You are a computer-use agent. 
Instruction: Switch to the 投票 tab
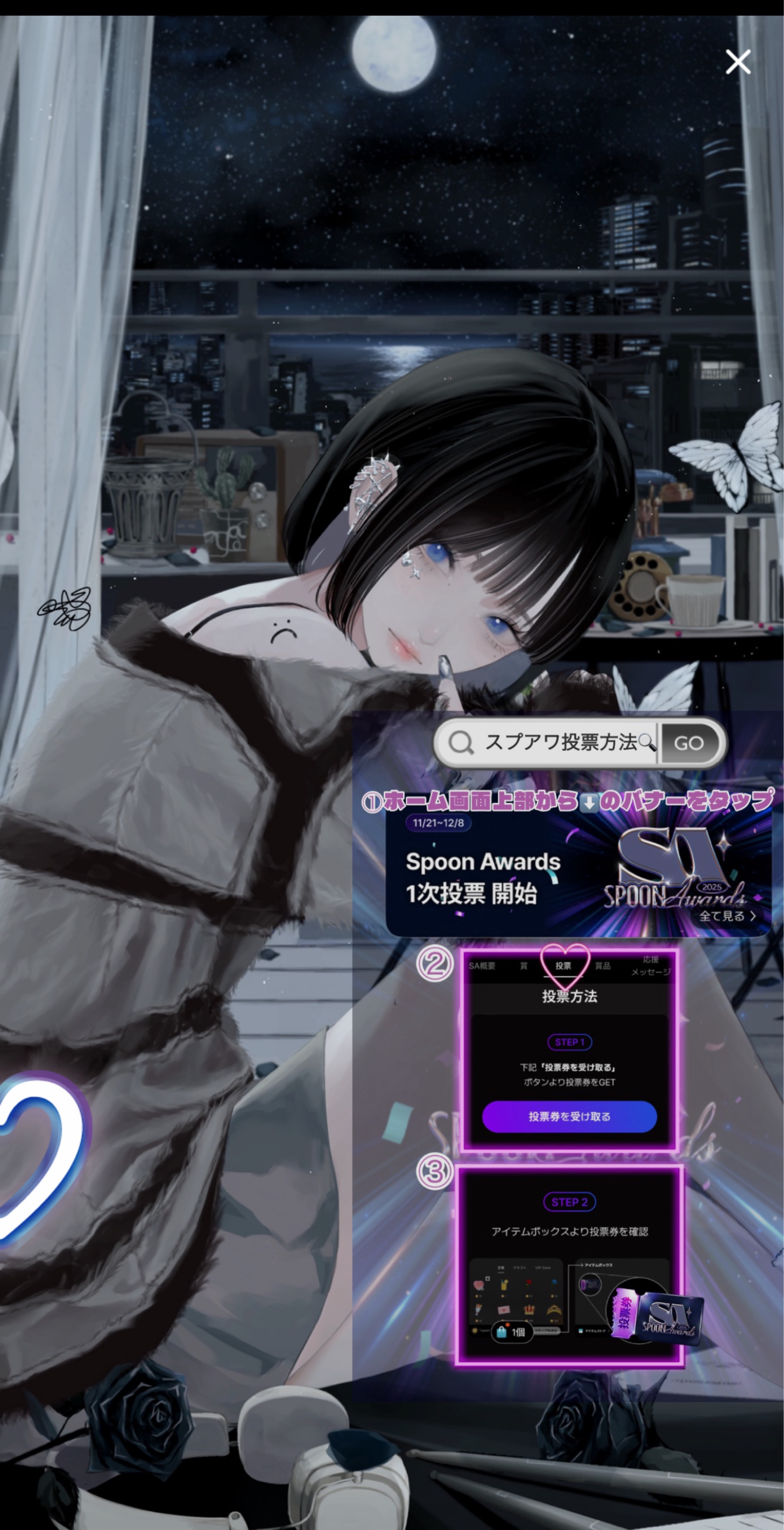point(563,966)
